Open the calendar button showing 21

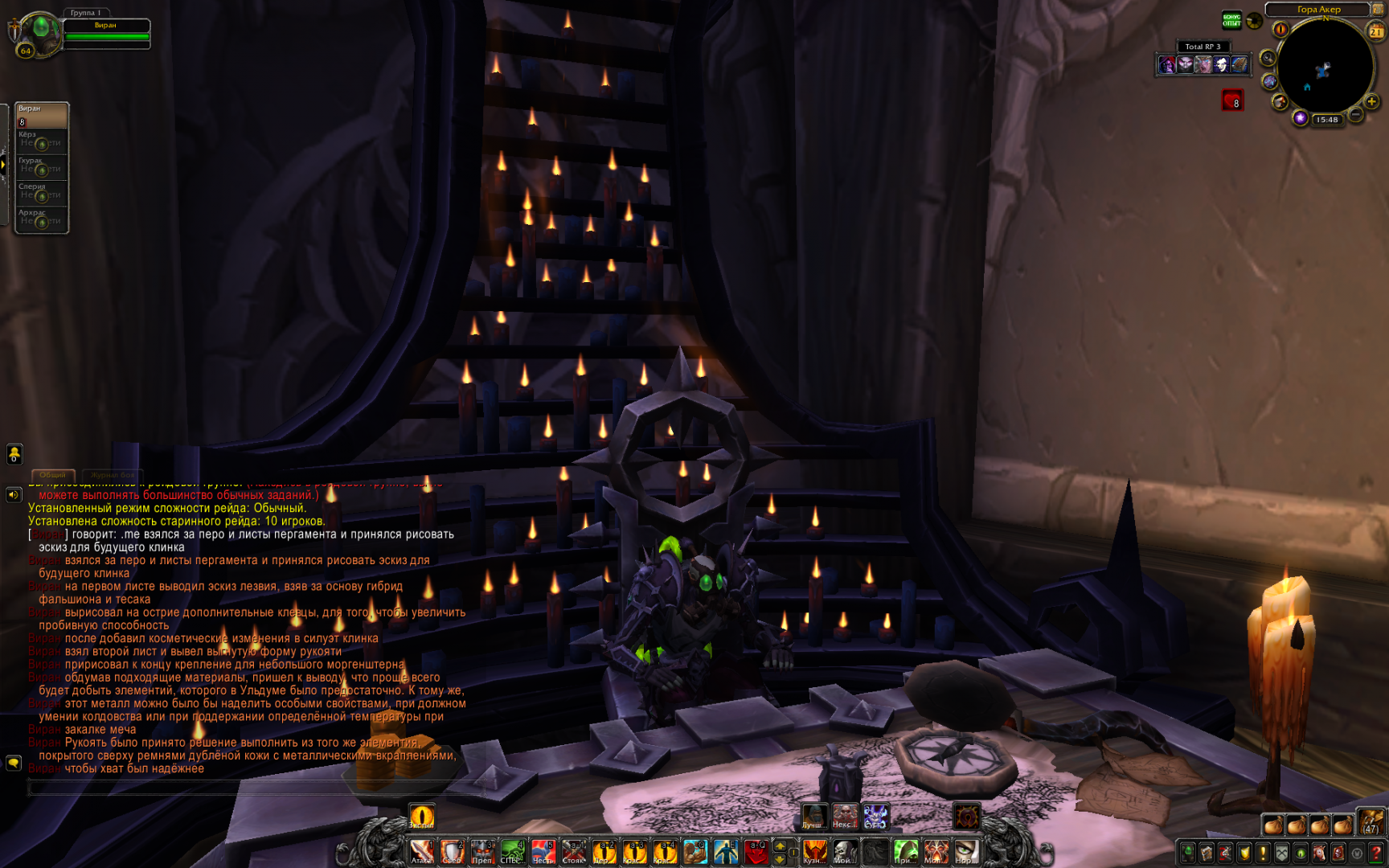(1376, 31)
